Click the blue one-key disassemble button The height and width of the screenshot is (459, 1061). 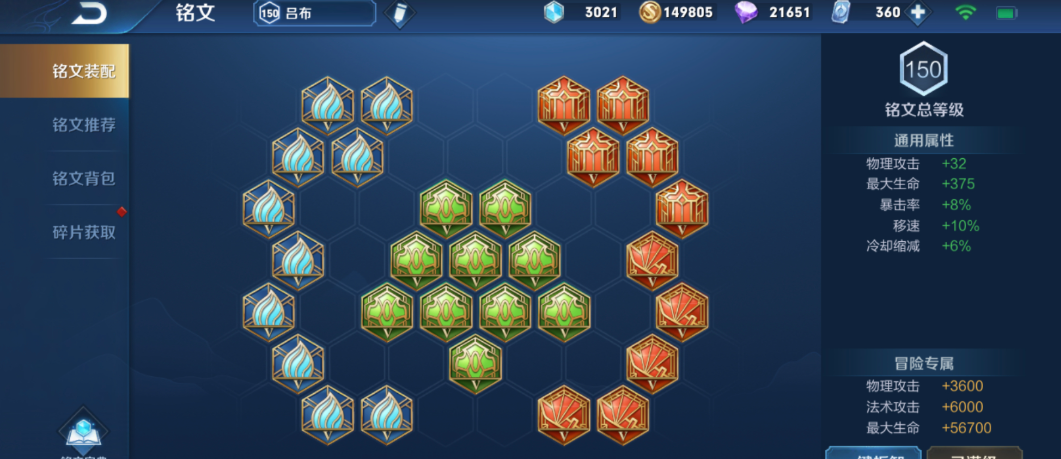click(x=872, y=452)
